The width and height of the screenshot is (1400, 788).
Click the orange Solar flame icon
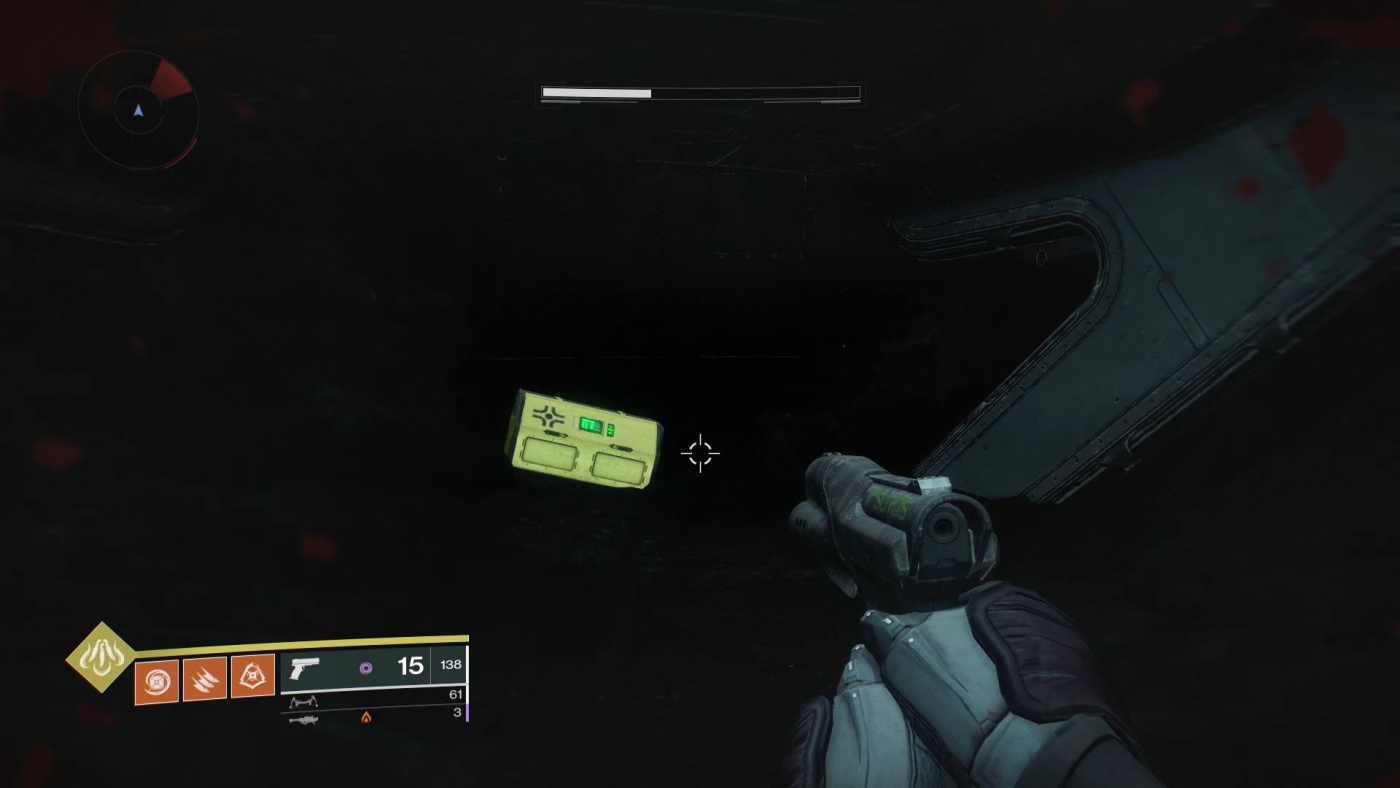click(x=368, y=718)
